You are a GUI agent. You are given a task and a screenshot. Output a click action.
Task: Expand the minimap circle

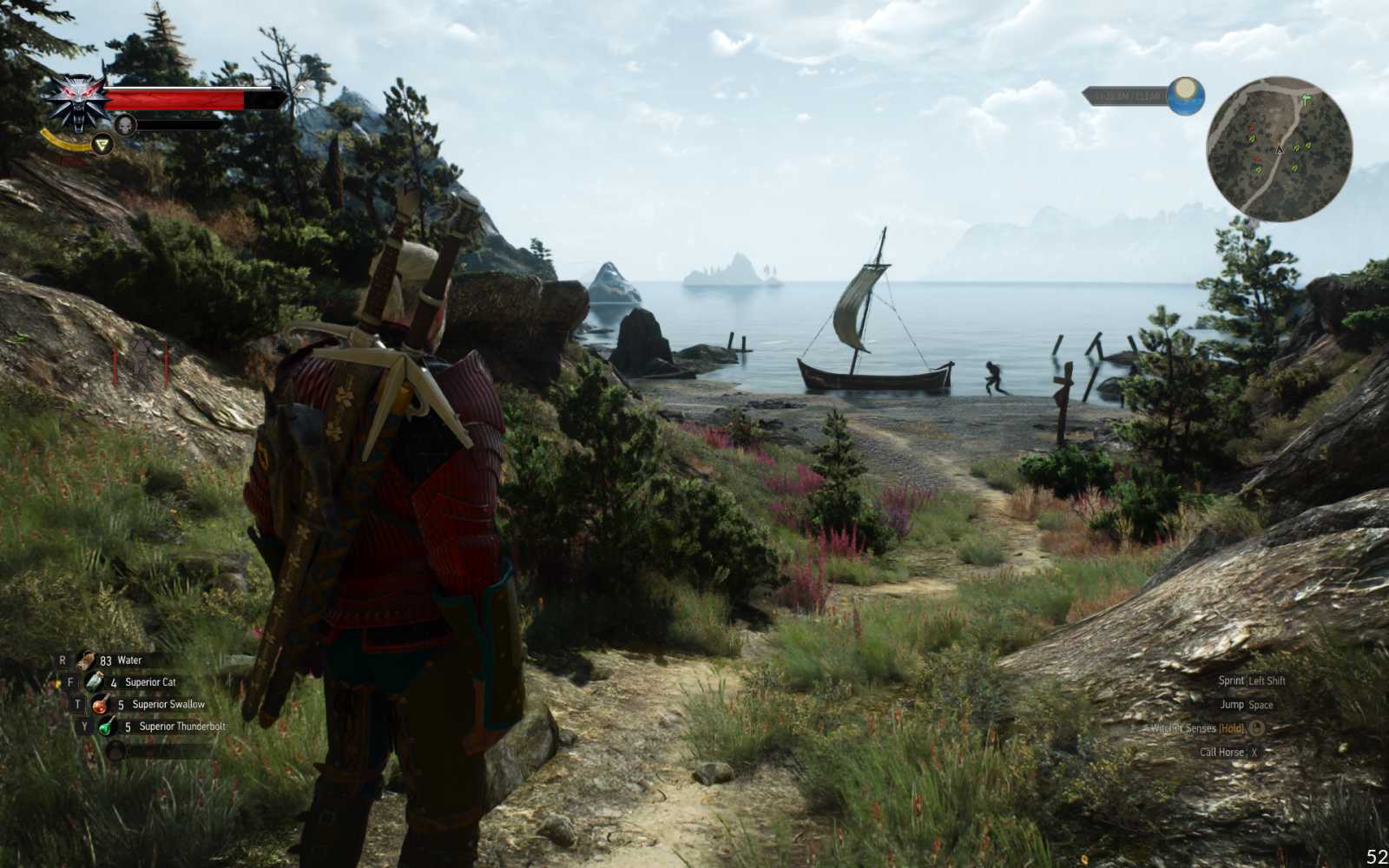[x=1280, y=150]
